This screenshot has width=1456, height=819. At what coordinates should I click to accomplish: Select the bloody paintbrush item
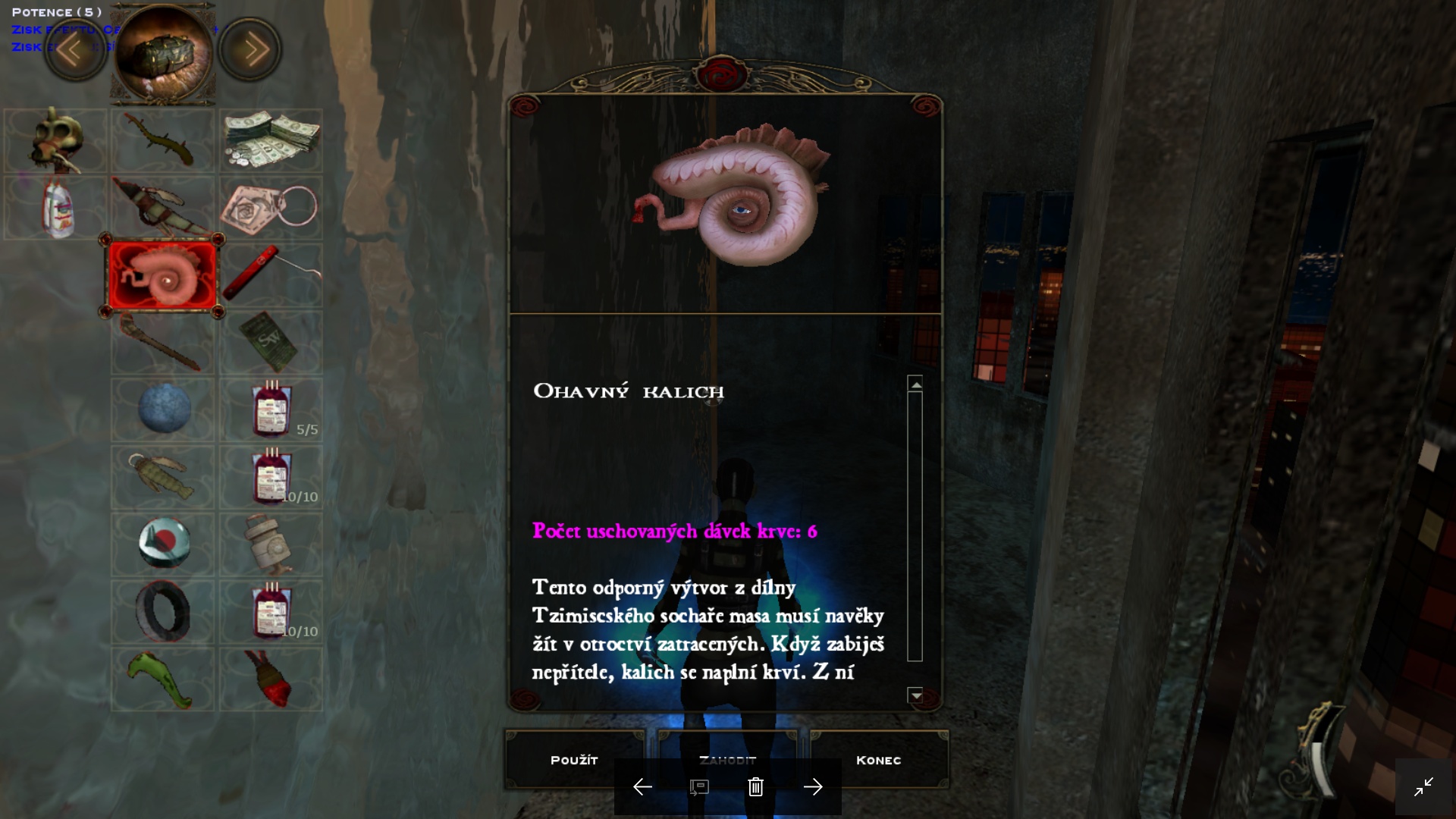click(x=270, y=679)
